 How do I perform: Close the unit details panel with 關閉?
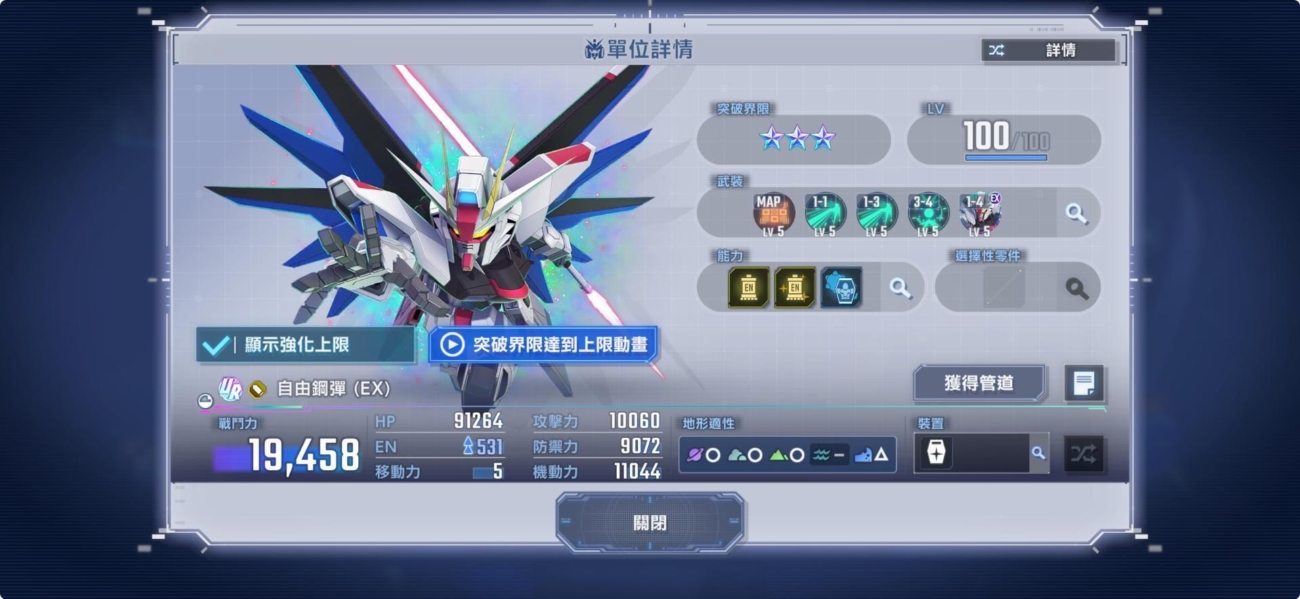pos(650,522)
